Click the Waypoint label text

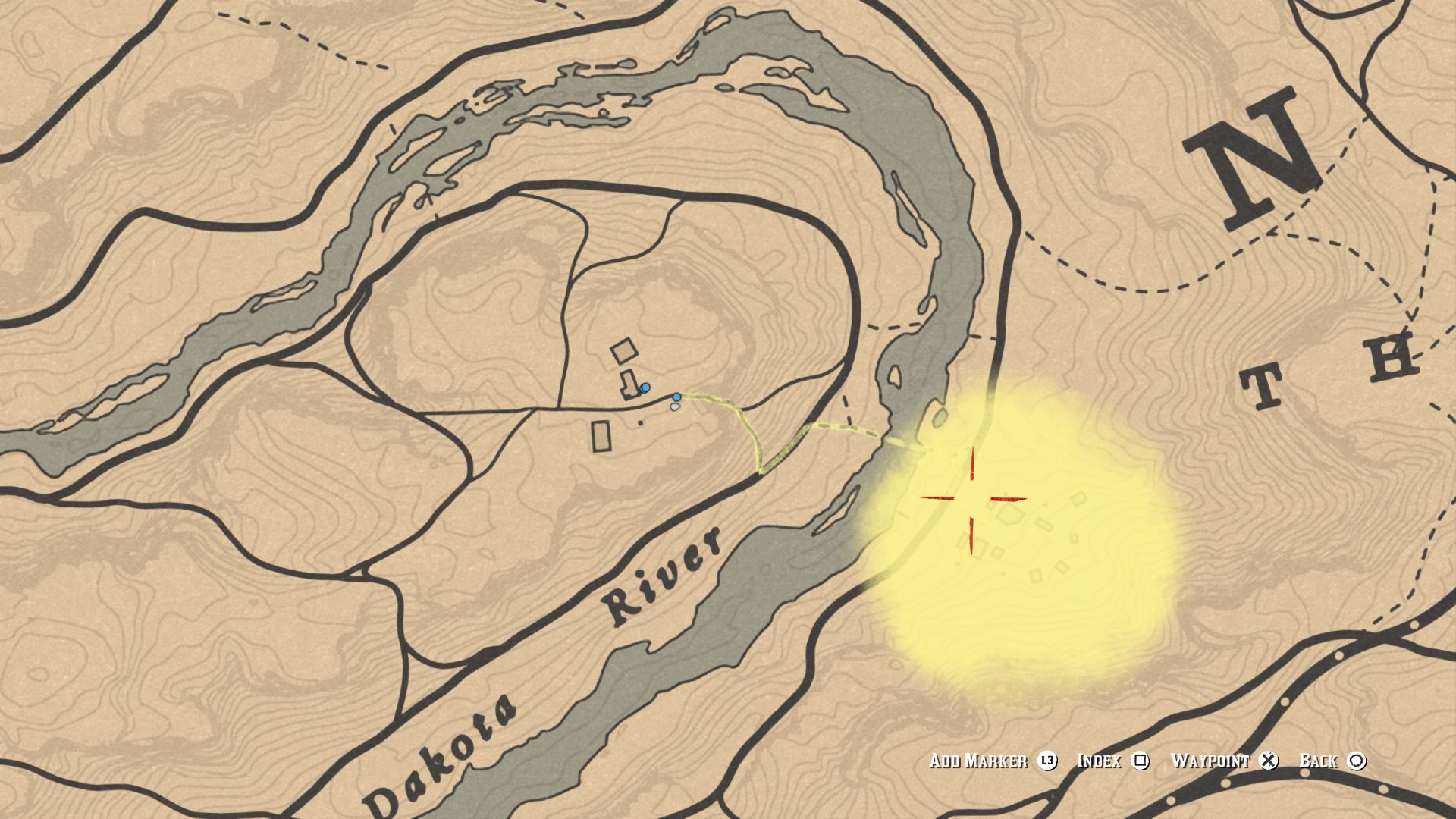pos(1212,761)
